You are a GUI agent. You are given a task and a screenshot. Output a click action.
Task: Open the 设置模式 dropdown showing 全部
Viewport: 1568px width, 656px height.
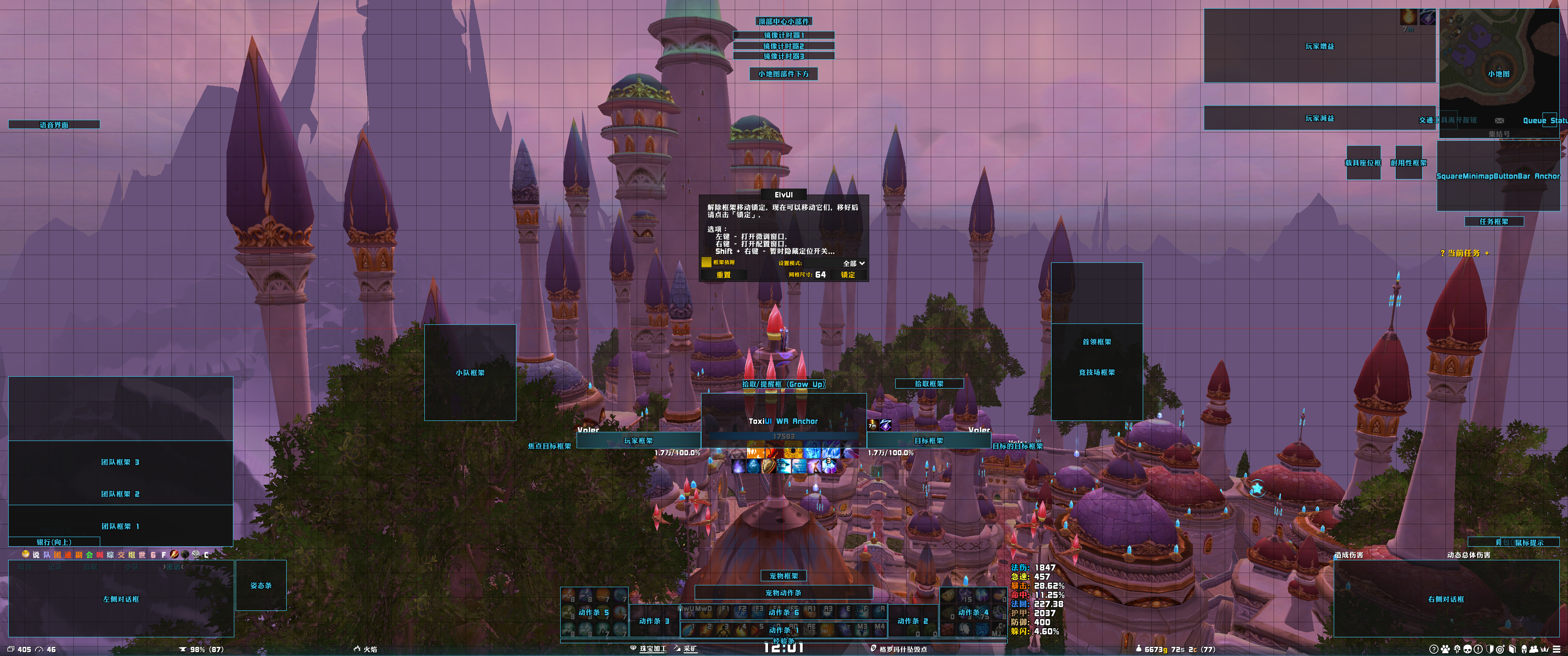click(x=853, y=263)
